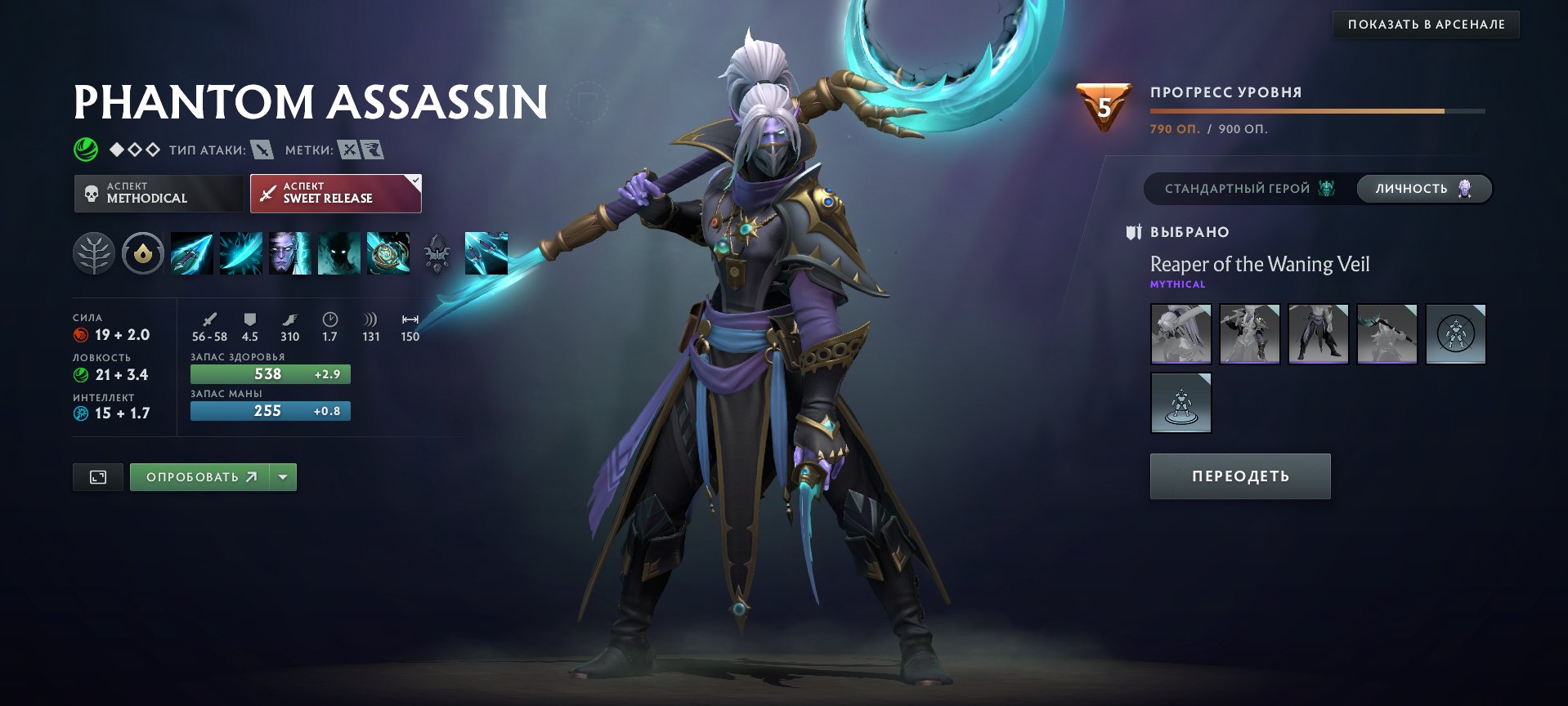The width and height of the screenshot is (1568, 706).
Task: Switch to the СТАНДАРТНЫЙ ГЕРОЙ tab
Action: click(x=1244, y=187)
